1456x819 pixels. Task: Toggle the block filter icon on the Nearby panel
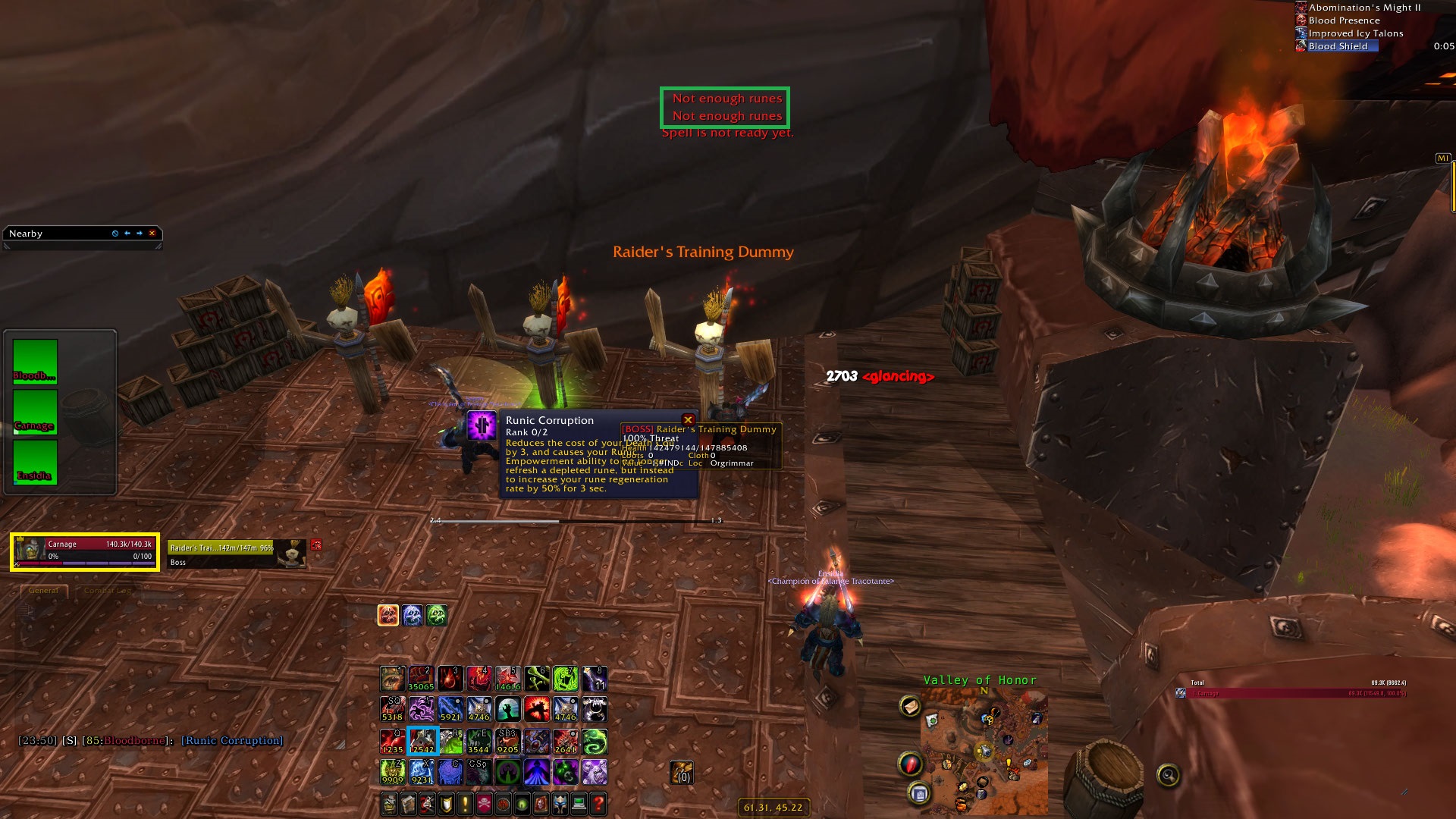coord(115,234)
